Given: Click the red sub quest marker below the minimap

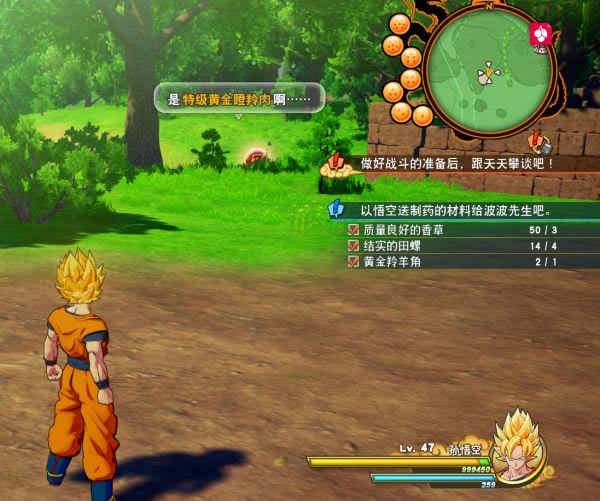Looking at the screenshot, I should 539,139.
